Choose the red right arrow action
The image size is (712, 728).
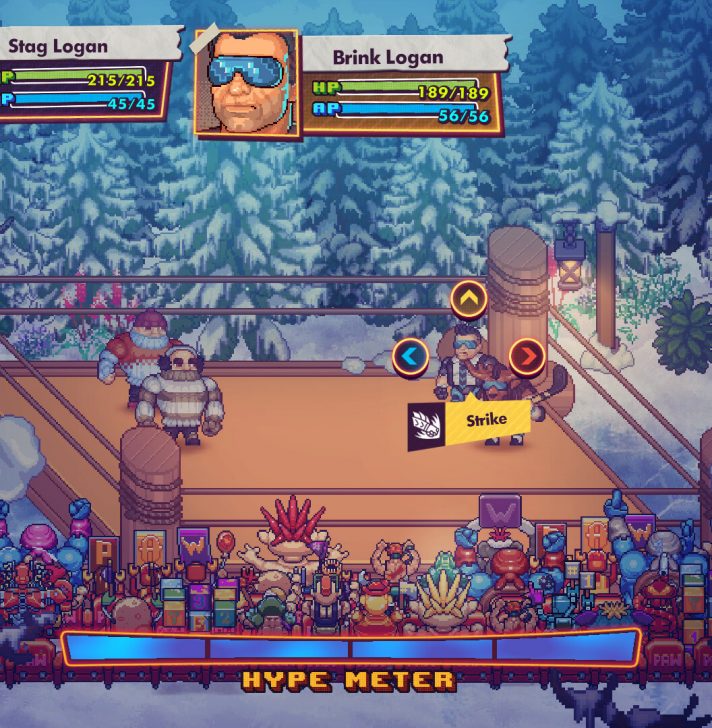(x=527, y=355)
